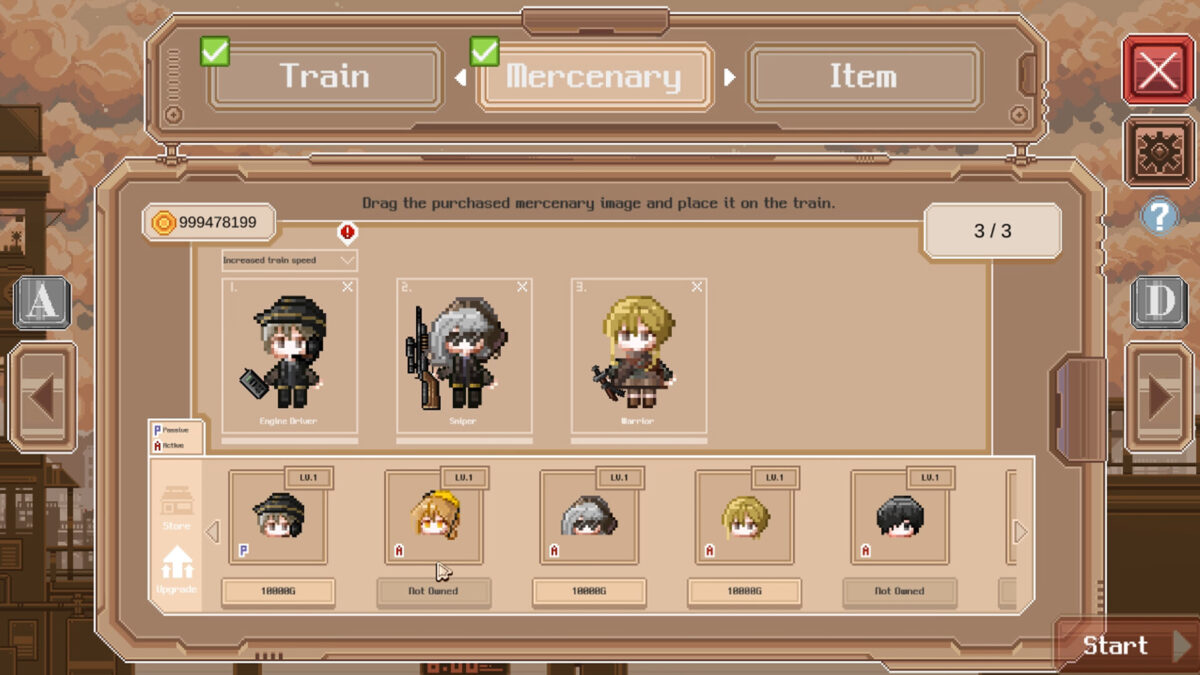Image resolution: width=1200 pixels, height=675 pixels.
Task: Select the Mercenary tab
Action: [x=594, y=77]
